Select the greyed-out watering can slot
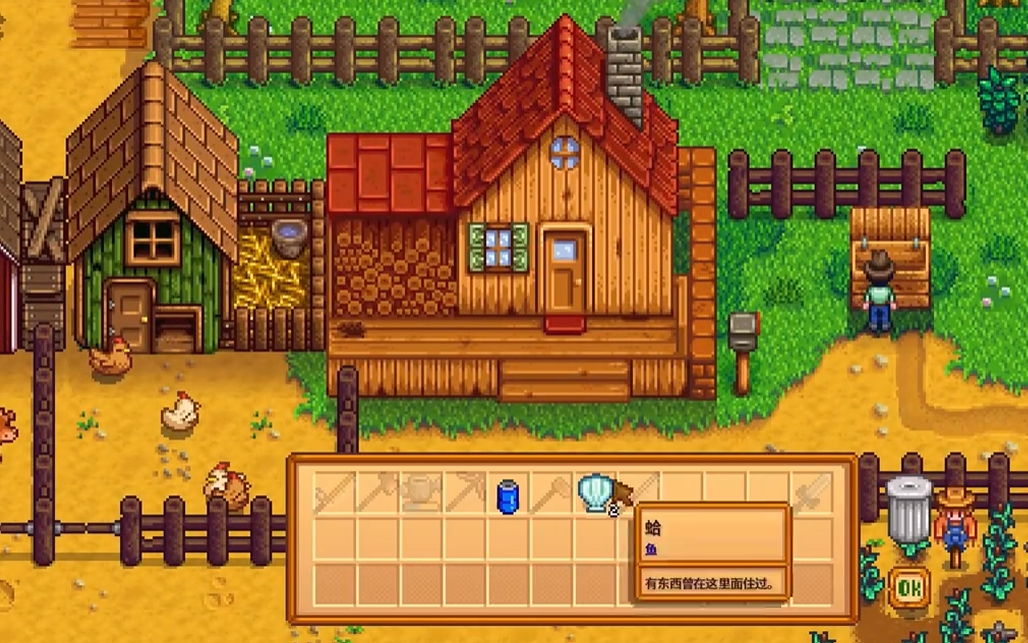Viewport: 1028px width, 643px height. pyautogui.click(x=421, y=493)
